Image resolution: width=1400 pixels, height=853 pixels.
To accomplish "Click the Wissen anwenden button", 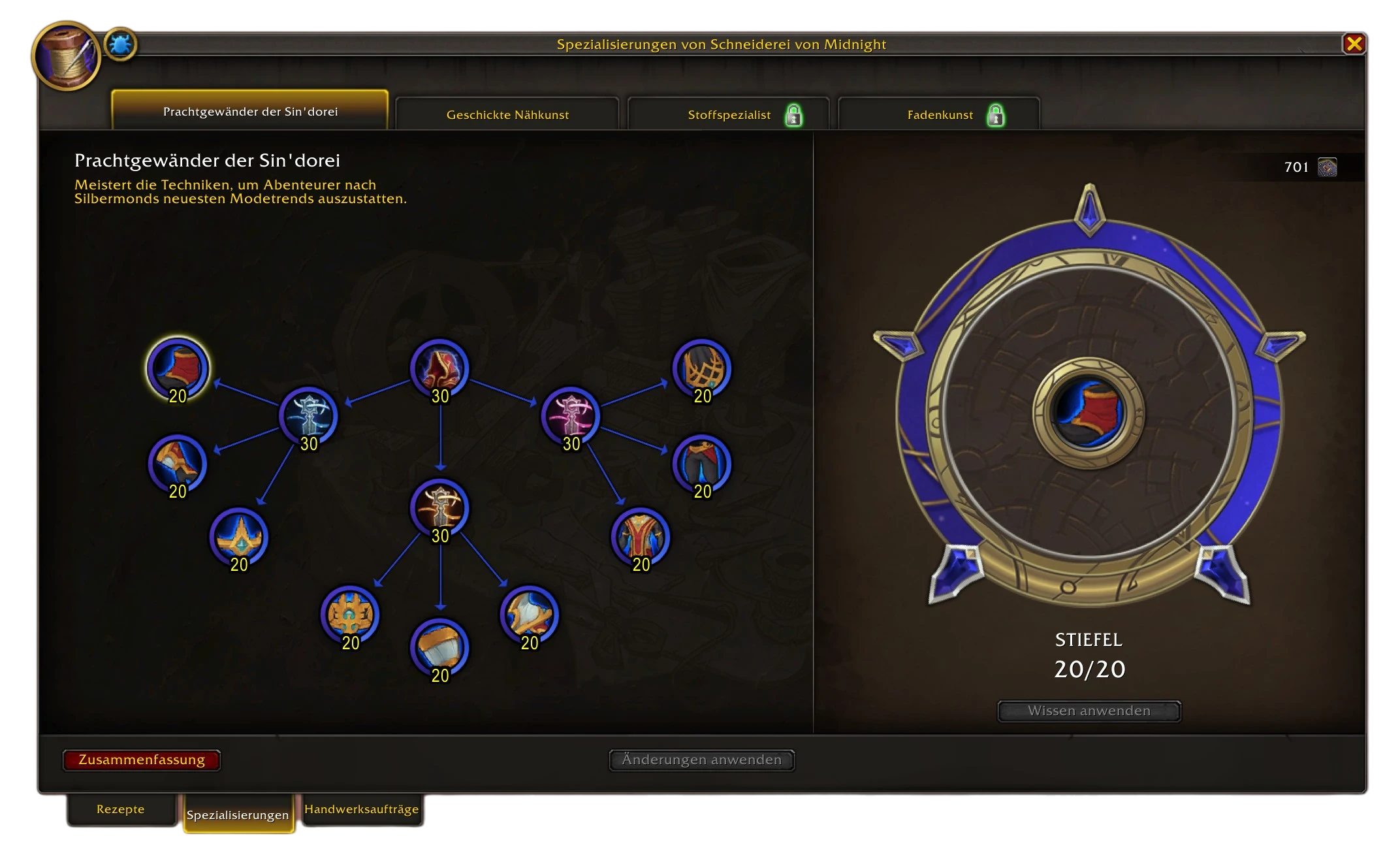I will [x=1089, y=711].
